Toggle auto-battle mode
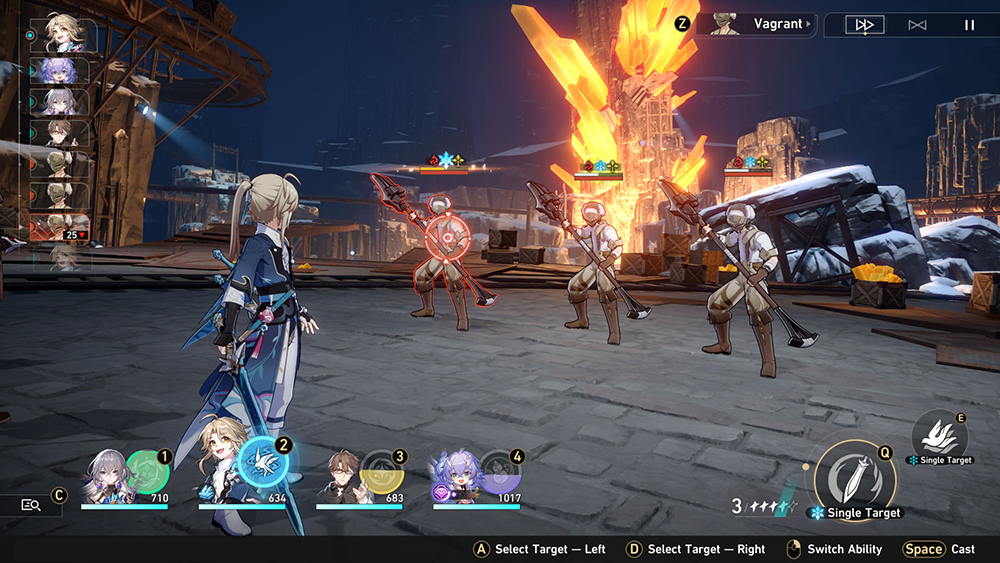 tap(917, 25)
